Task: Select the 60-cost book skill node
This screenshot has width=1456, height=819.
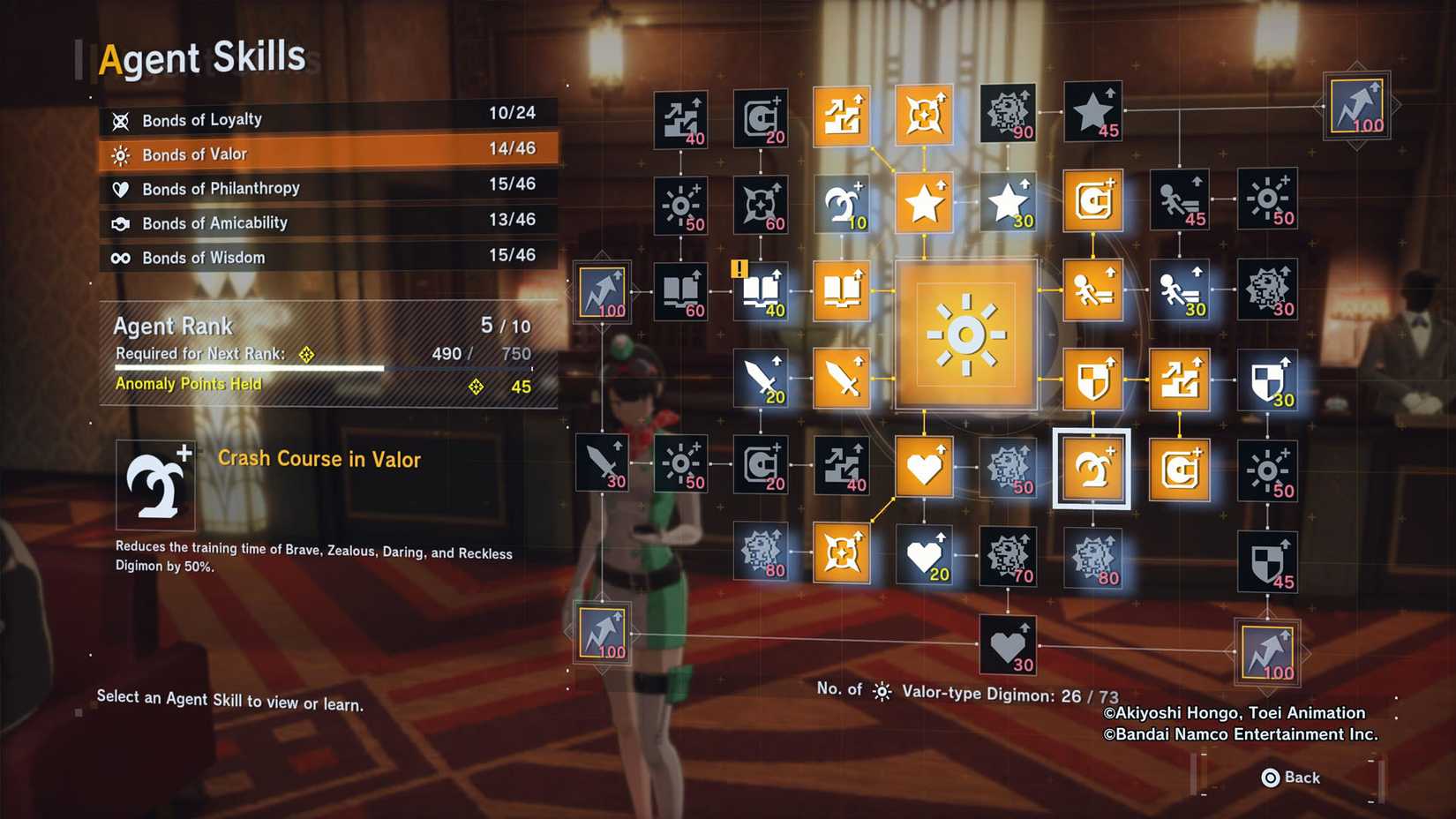Action: coord(679,291)
